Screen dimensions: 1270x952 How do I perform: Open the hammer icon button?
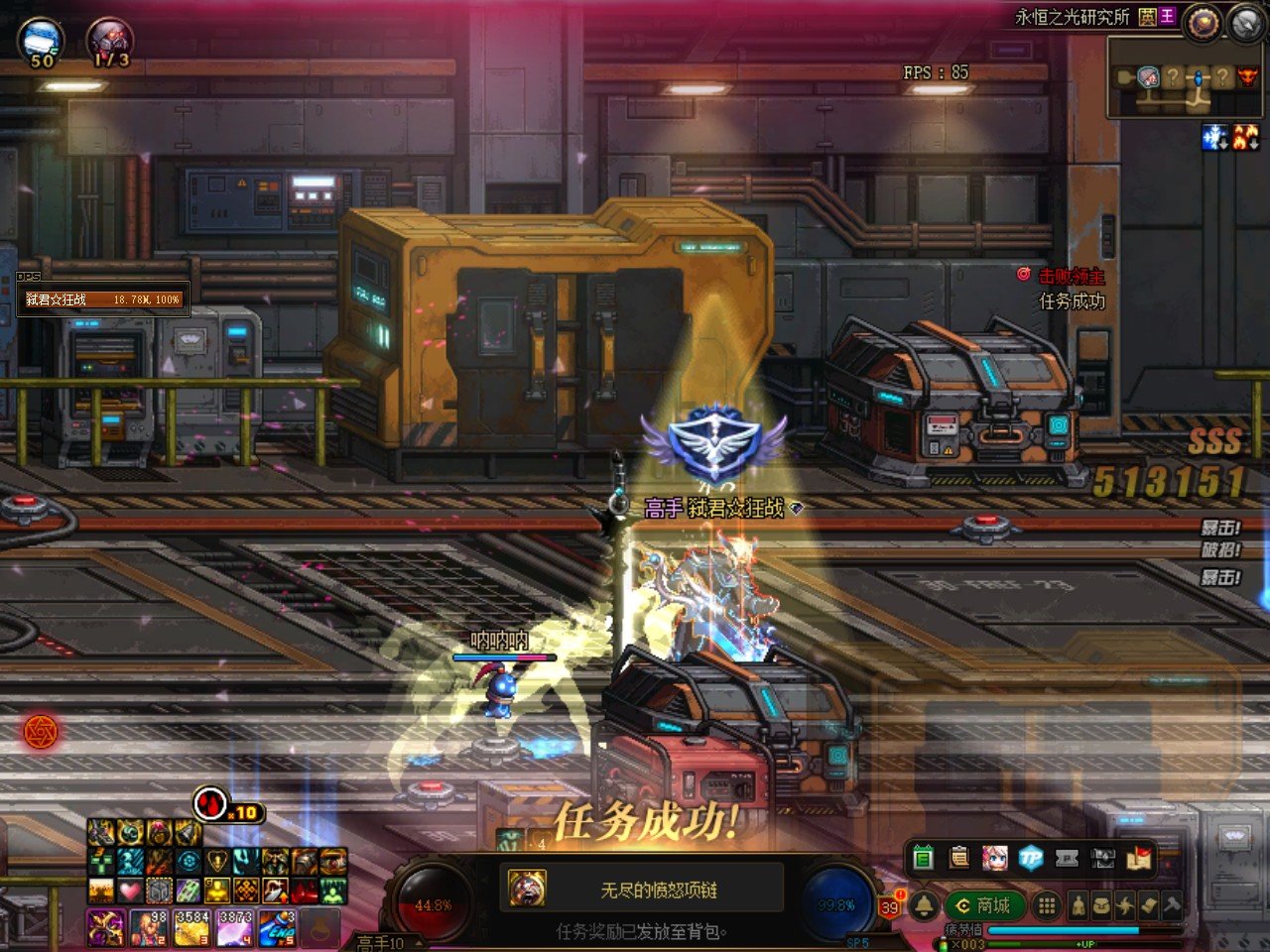click(1172, 905)
